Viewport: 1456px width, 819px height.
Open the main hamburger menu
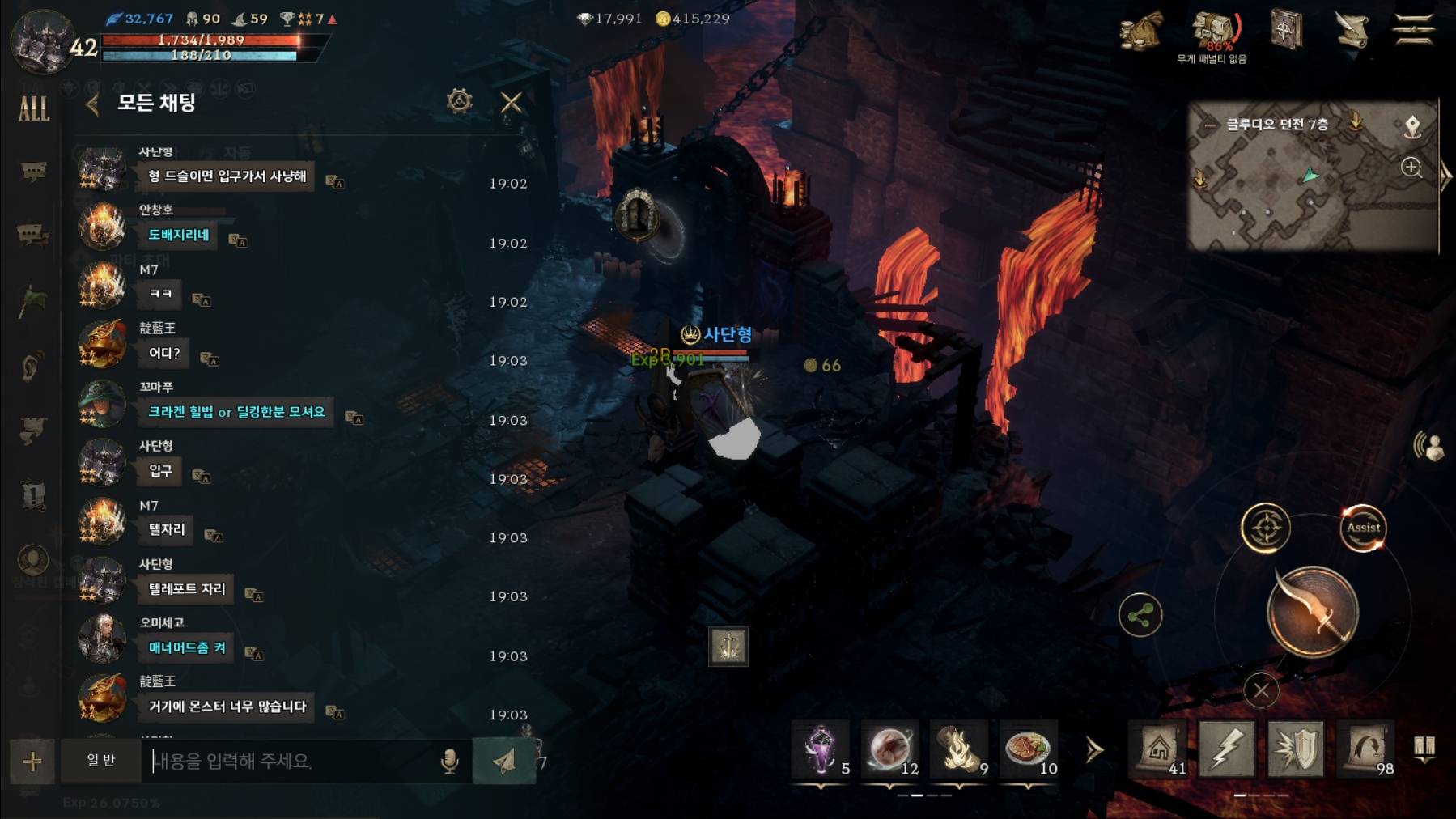tap(1413, 31)
